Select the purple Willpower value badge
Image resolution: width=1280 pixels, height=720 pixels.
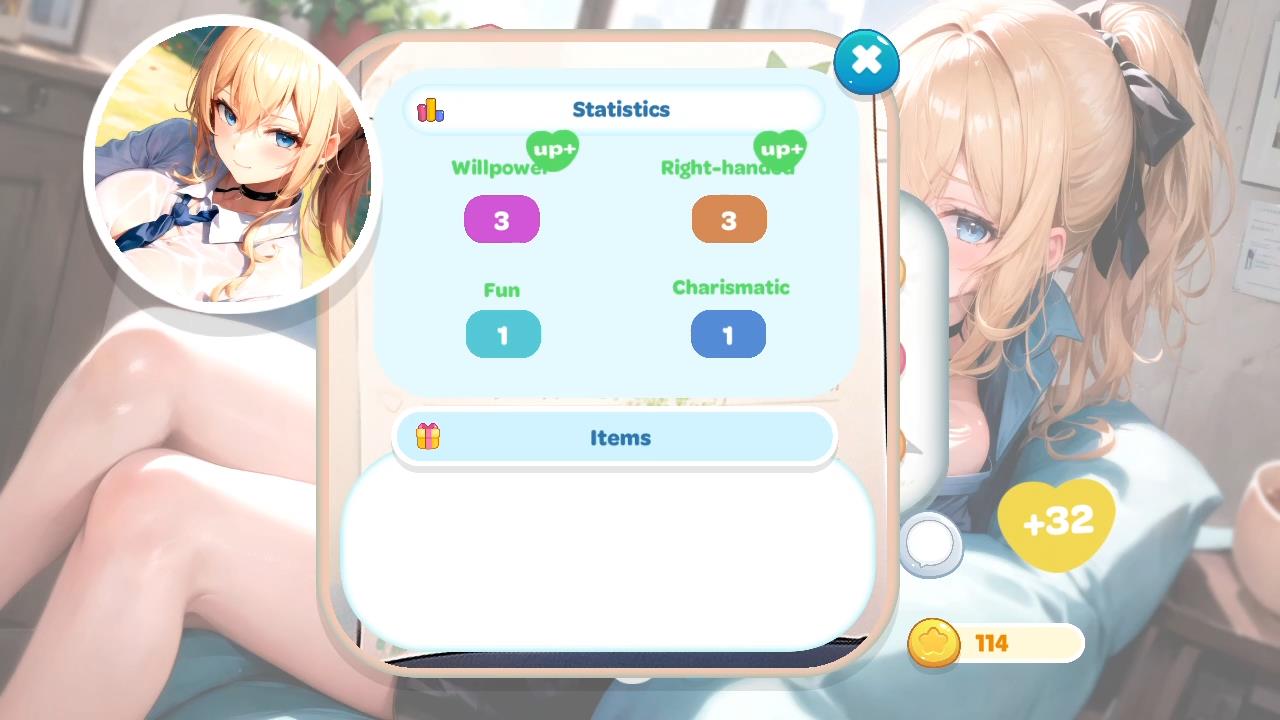(502, 219)
